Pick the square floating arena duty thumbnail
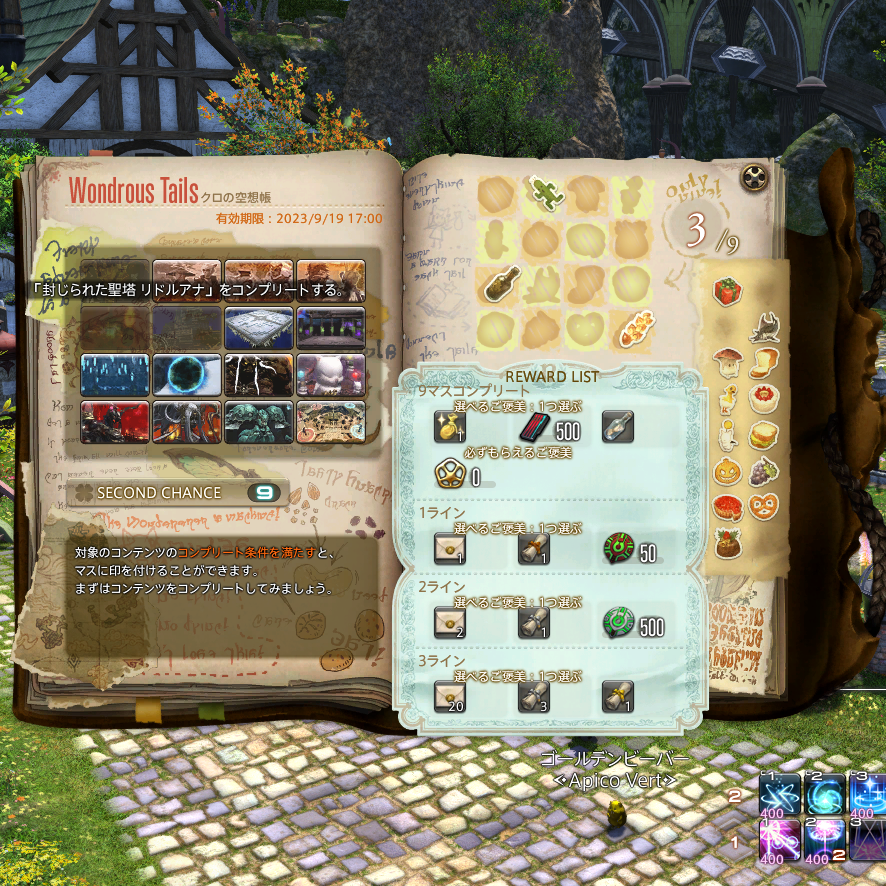 pos(259,327)
